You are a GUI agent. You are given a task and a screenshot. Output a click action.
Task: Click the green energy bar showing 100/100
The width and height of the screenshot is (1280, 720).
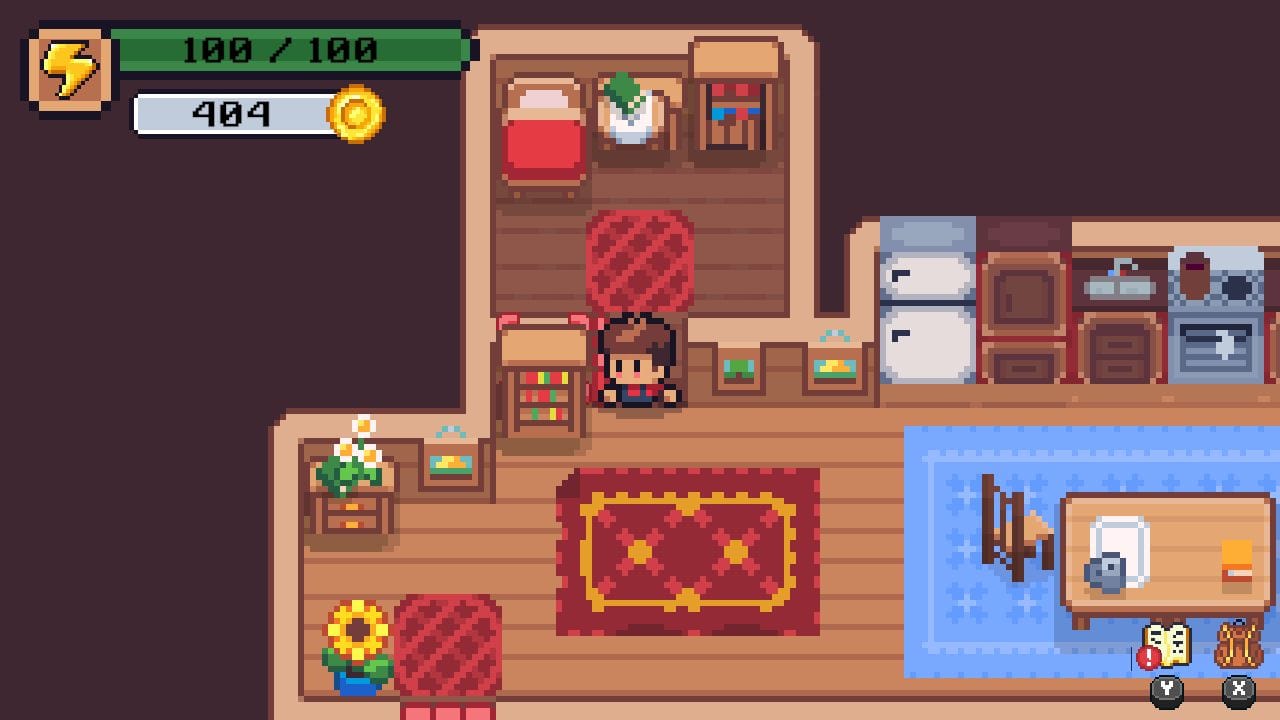pos(290,48)
